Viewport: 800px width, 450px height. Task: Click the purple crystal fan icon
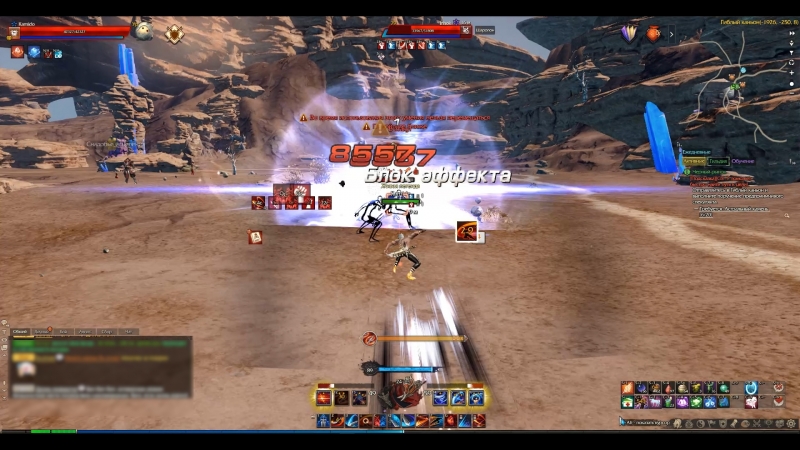click(x=629, y=33)
